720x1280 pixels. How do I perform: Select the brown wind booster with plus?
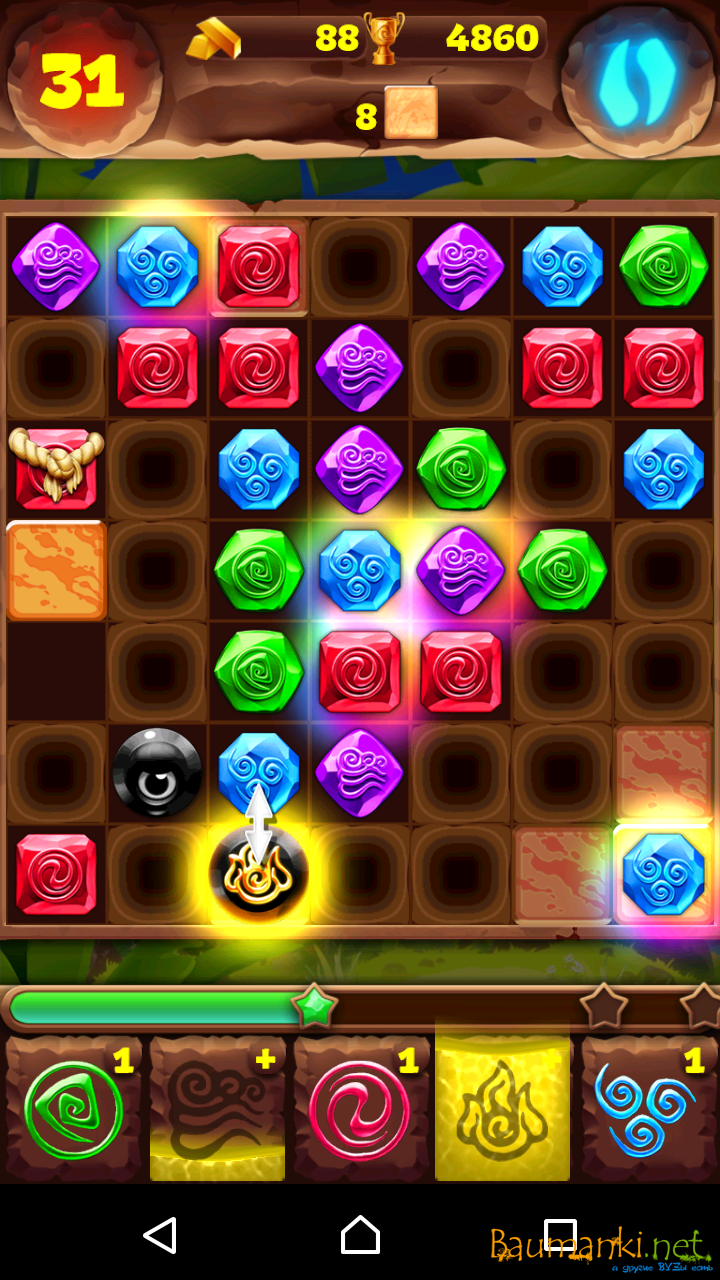(x=217, y=1108)
